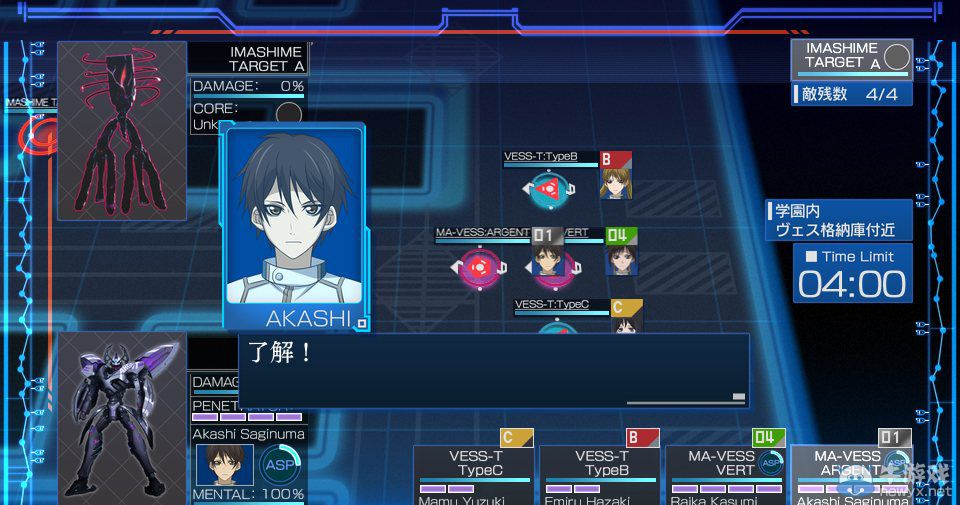Advance the dialogue box reading 了解！

pos(493,370)
